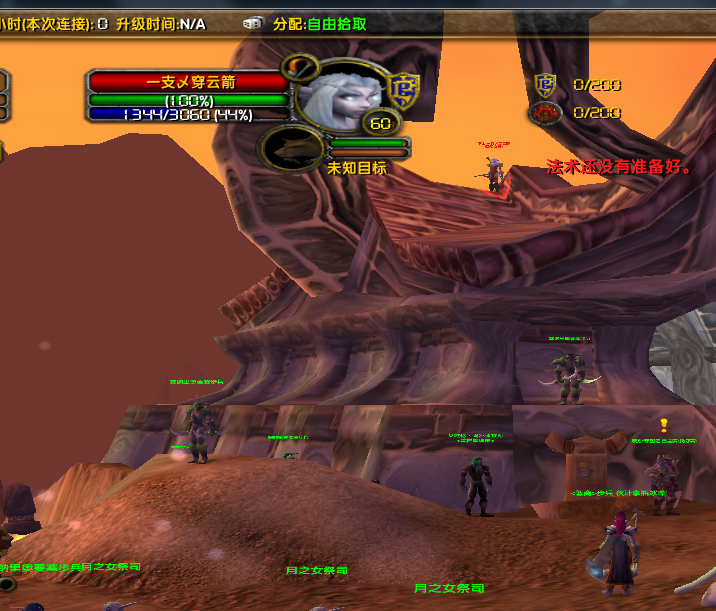The height and width of the screenshot is (611, 716).
Task: Click the round buff icon above the portrait
Action: (299, 68)
